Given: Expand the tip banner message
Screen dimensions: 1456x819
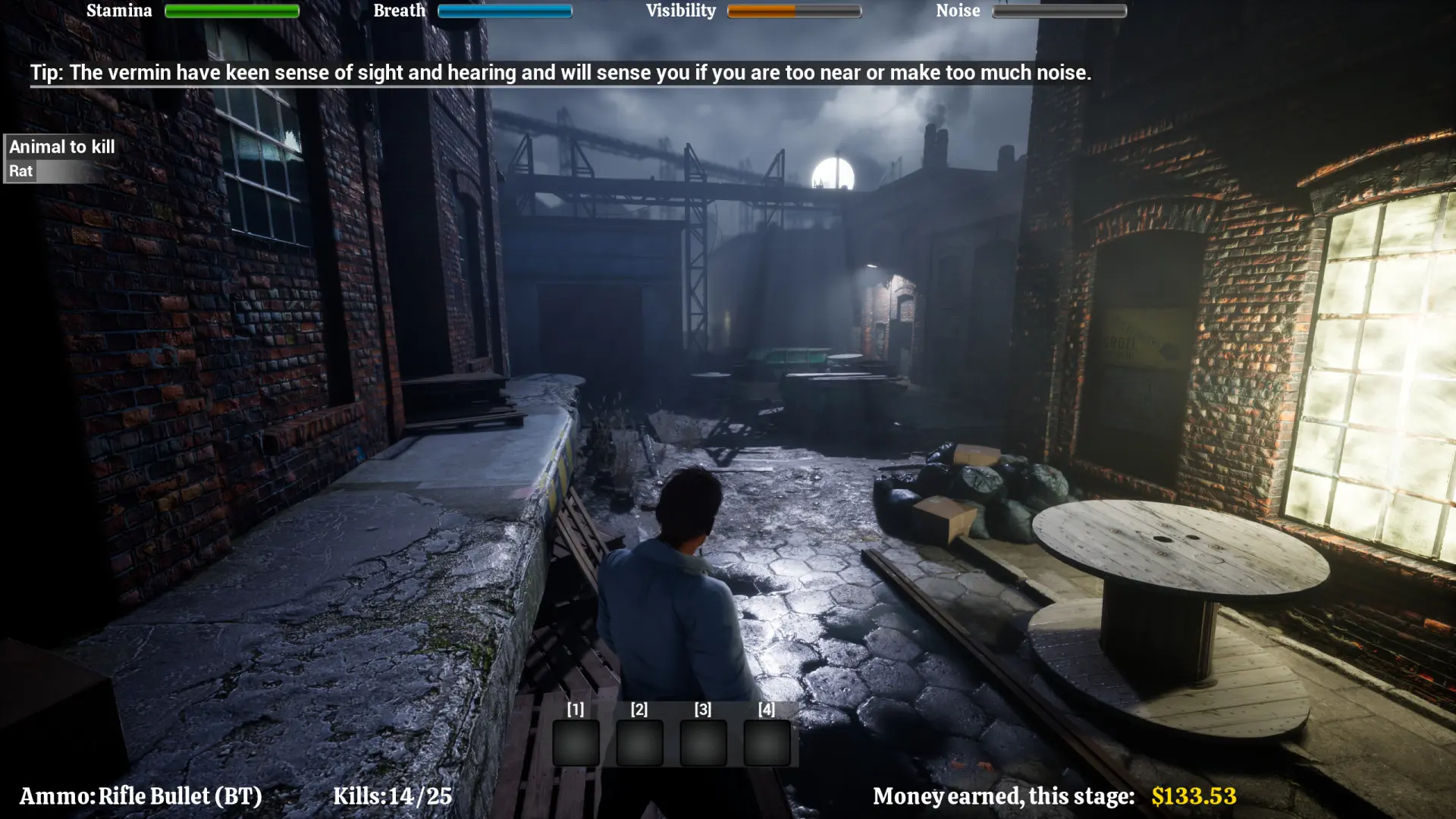Looking at the screenshot, I should click(x=561, y=73).
